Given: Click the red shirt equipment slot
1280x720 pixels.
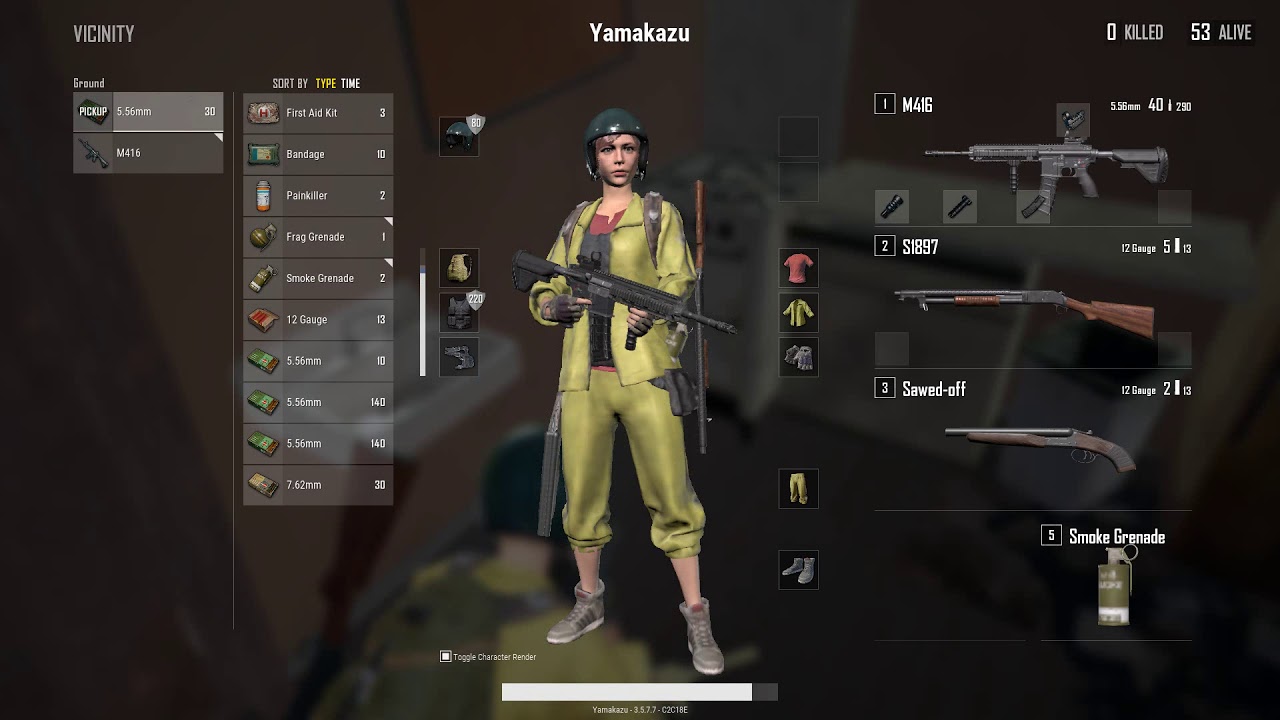Looking at the screenshot, I should point(798,269).
